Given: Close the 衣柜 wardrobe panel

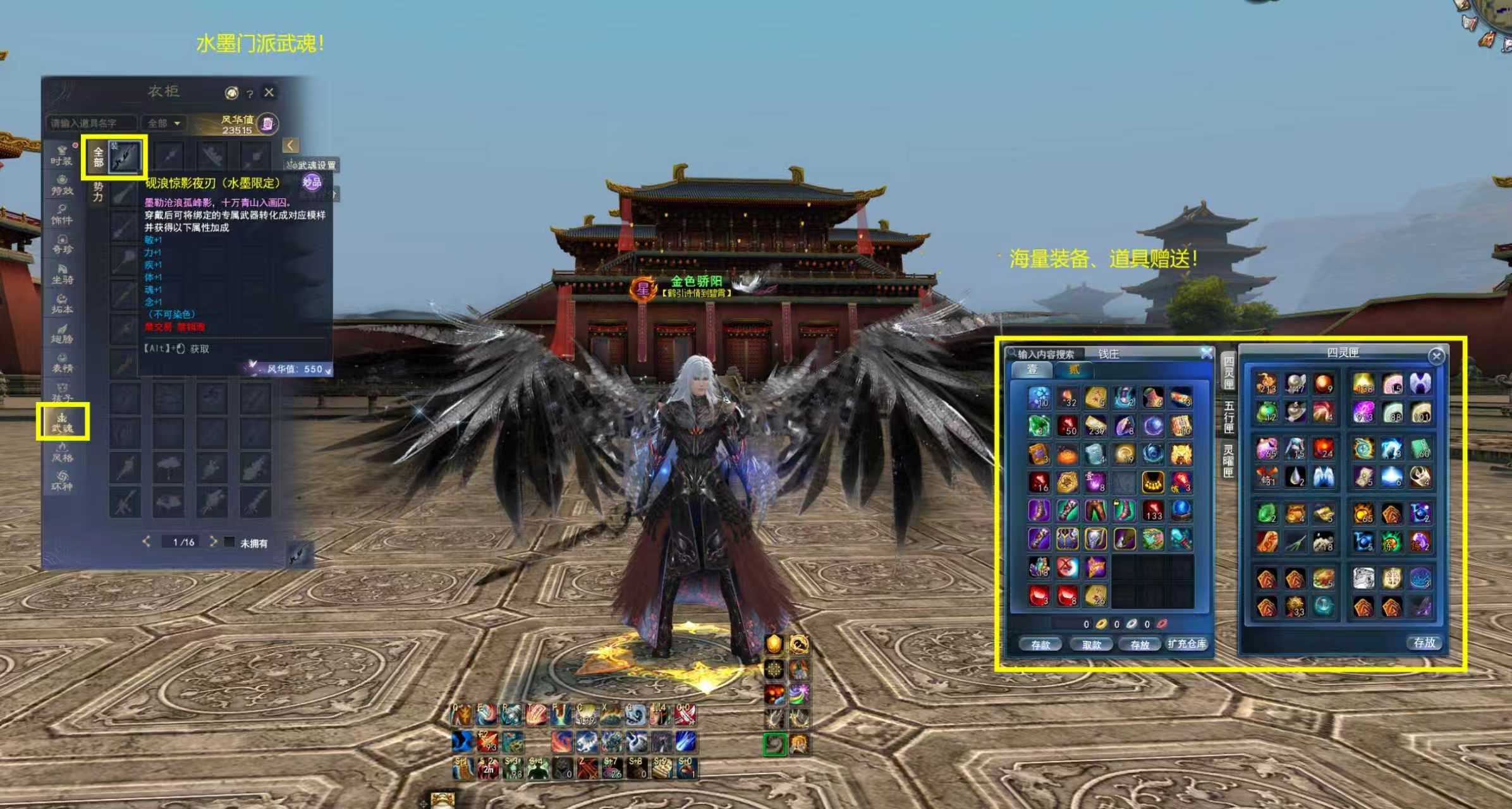Looking at the screenshot, I should click(x=269, y=92).
